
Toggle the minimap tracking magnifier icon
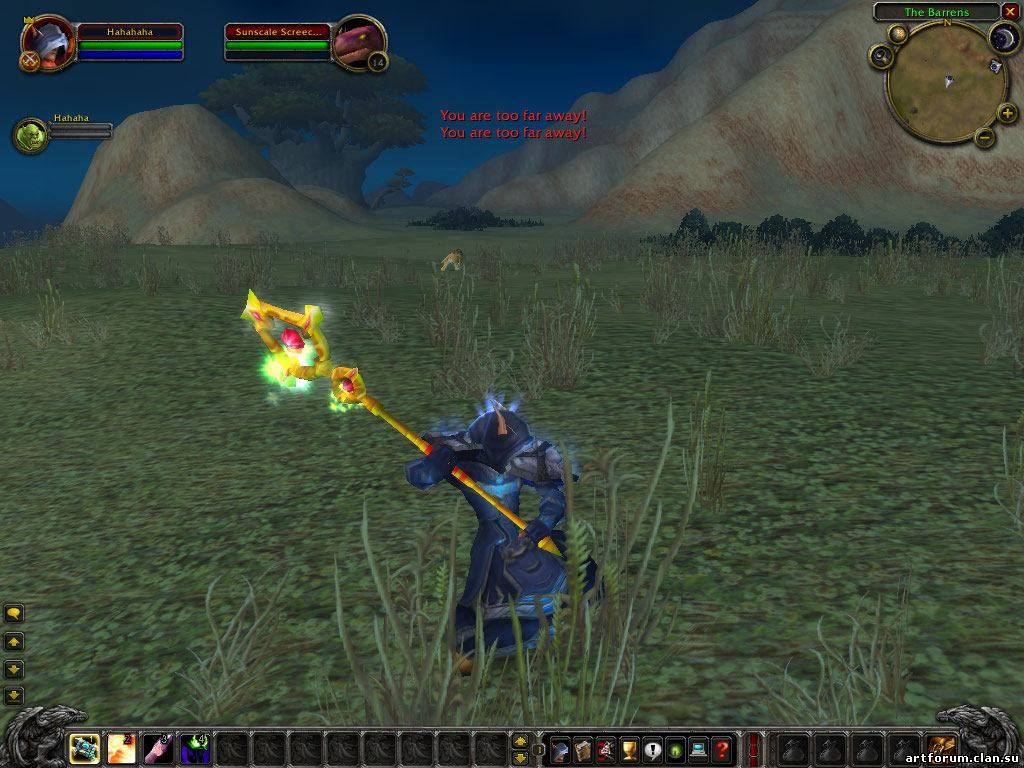[x=881, y=57]
